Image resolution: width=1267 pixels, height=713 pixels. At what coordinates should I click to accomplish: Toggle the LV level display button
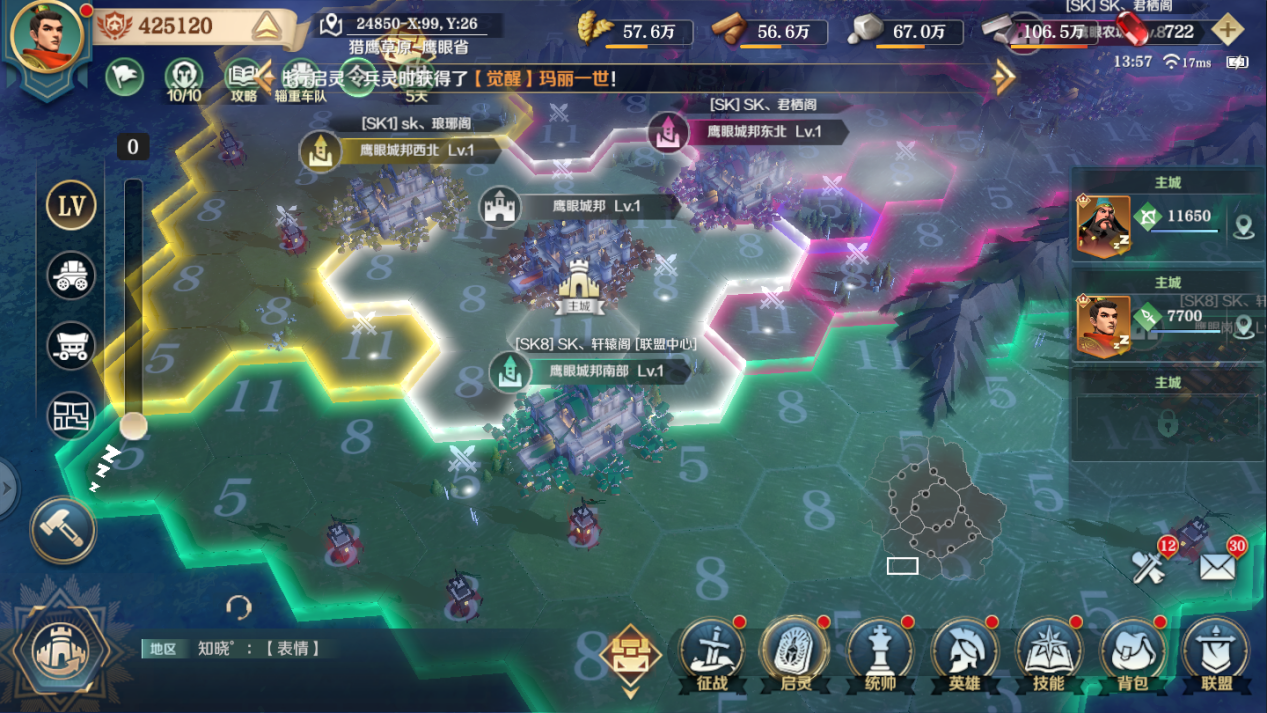[71, 206]
